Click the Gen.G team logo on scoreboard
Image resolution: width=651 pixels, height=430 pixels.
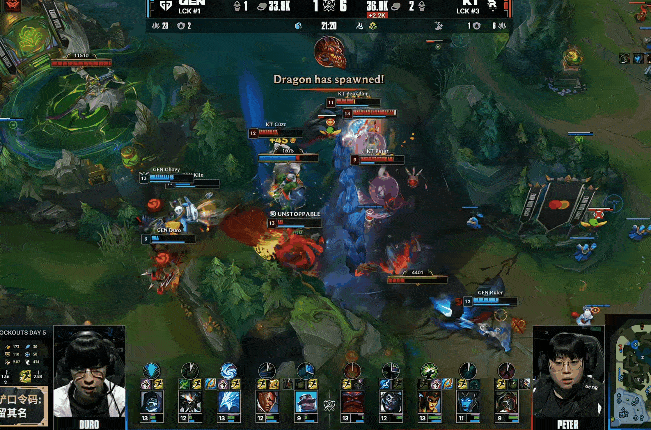[161, 8]
